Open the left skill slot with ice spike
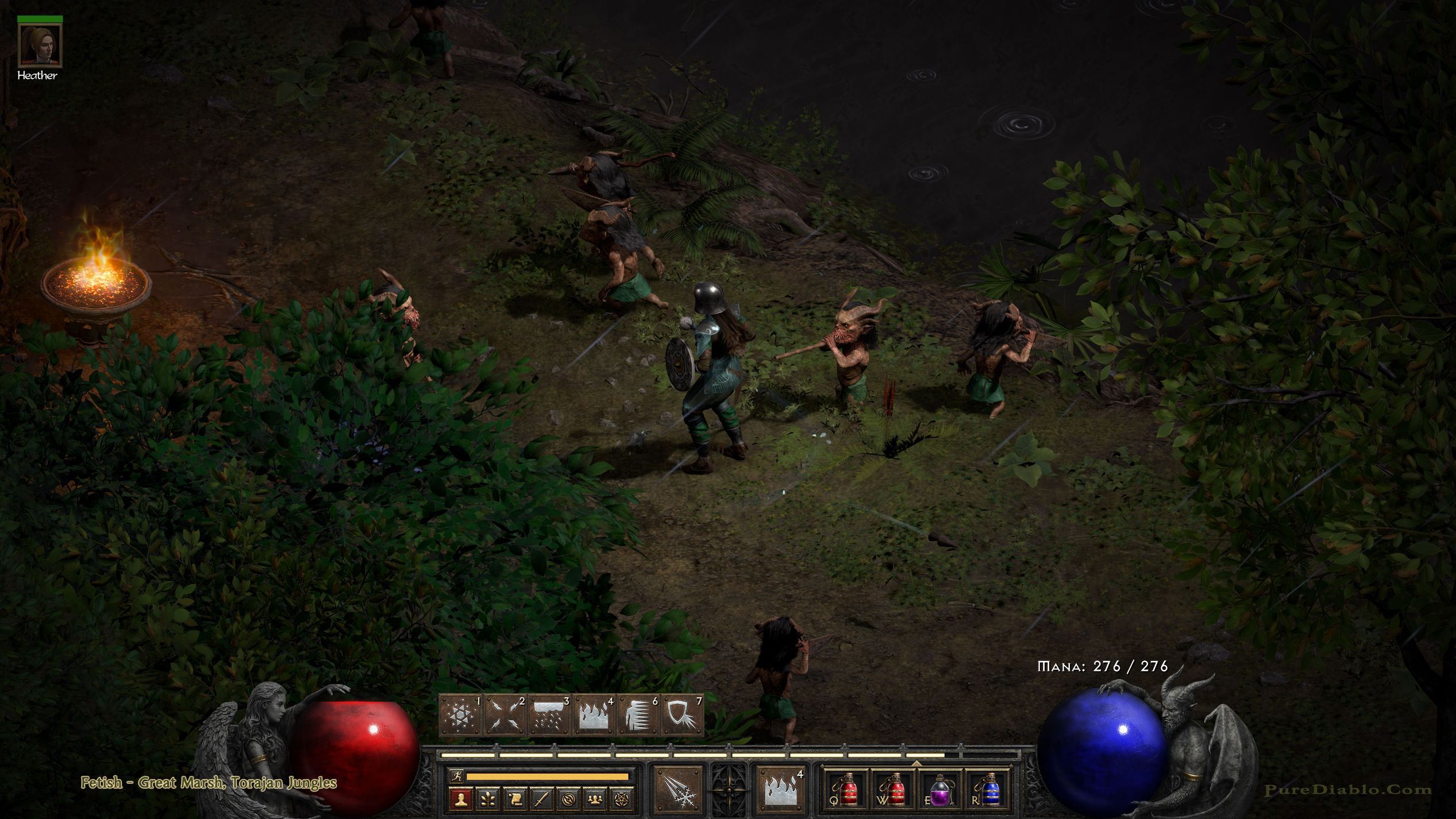Viewport: 1456px width, 819px height. point(679,789)
